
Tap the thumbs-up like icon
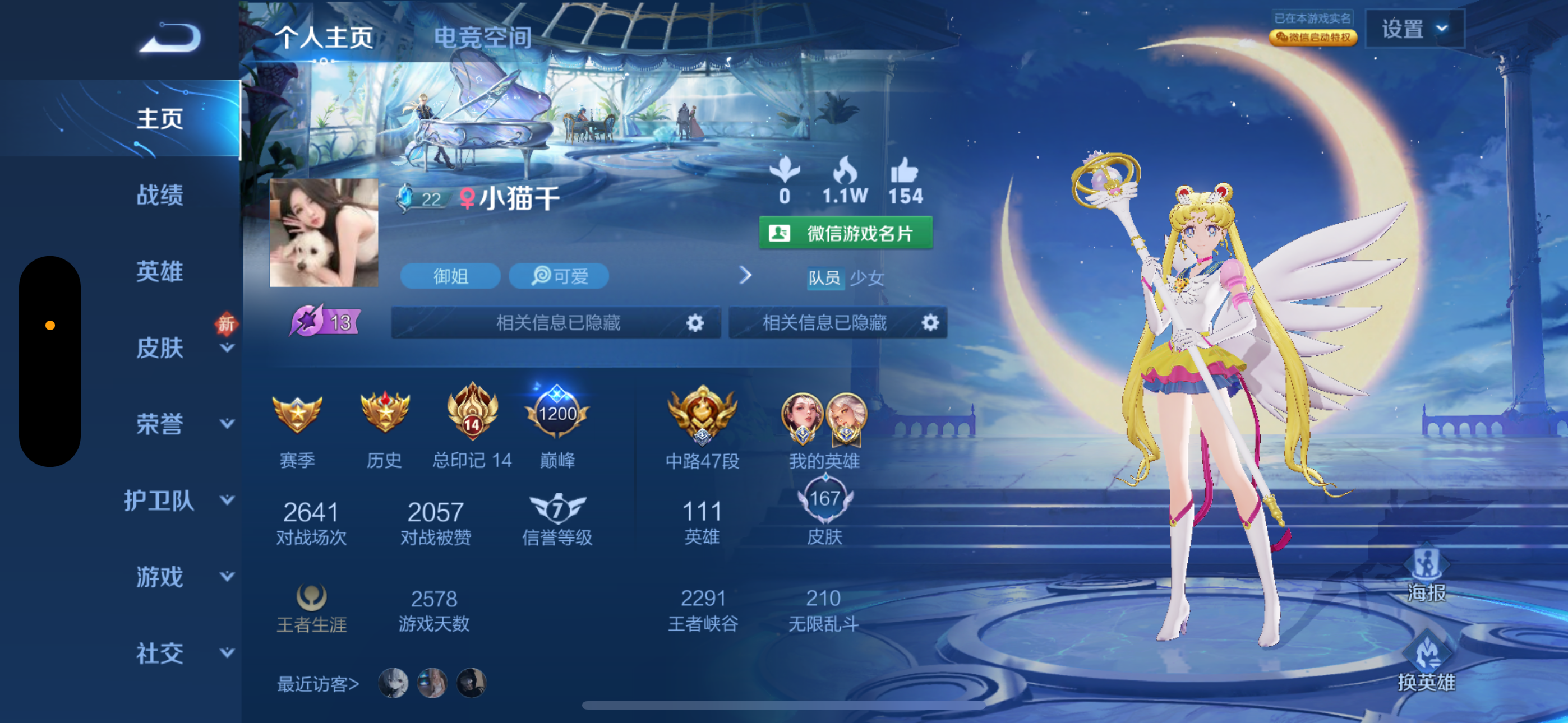(x=904, y=171)
